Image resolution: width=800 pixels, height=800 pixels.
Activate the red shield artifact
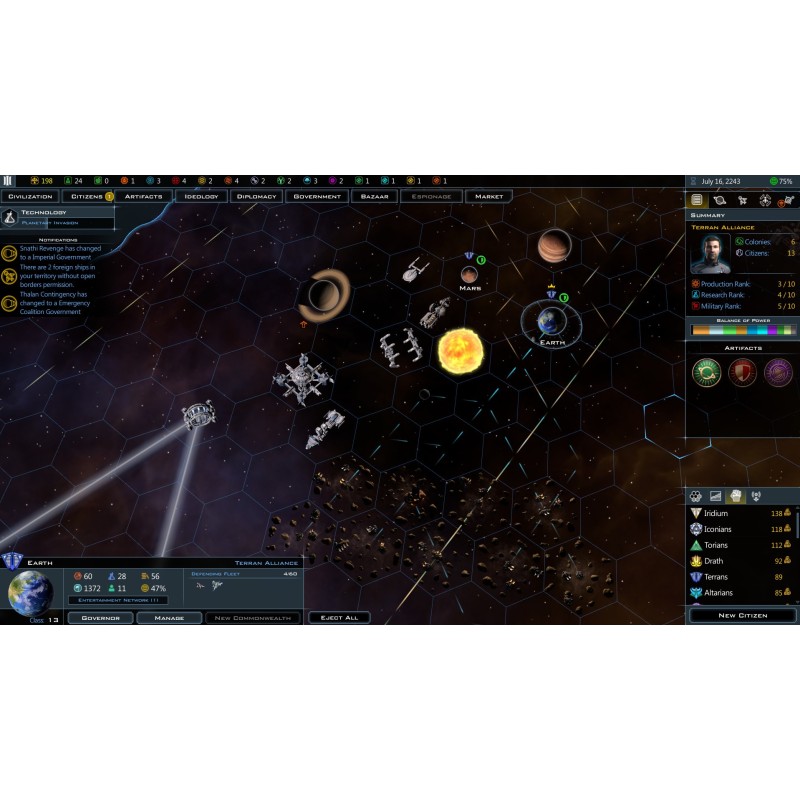(742, 372)
